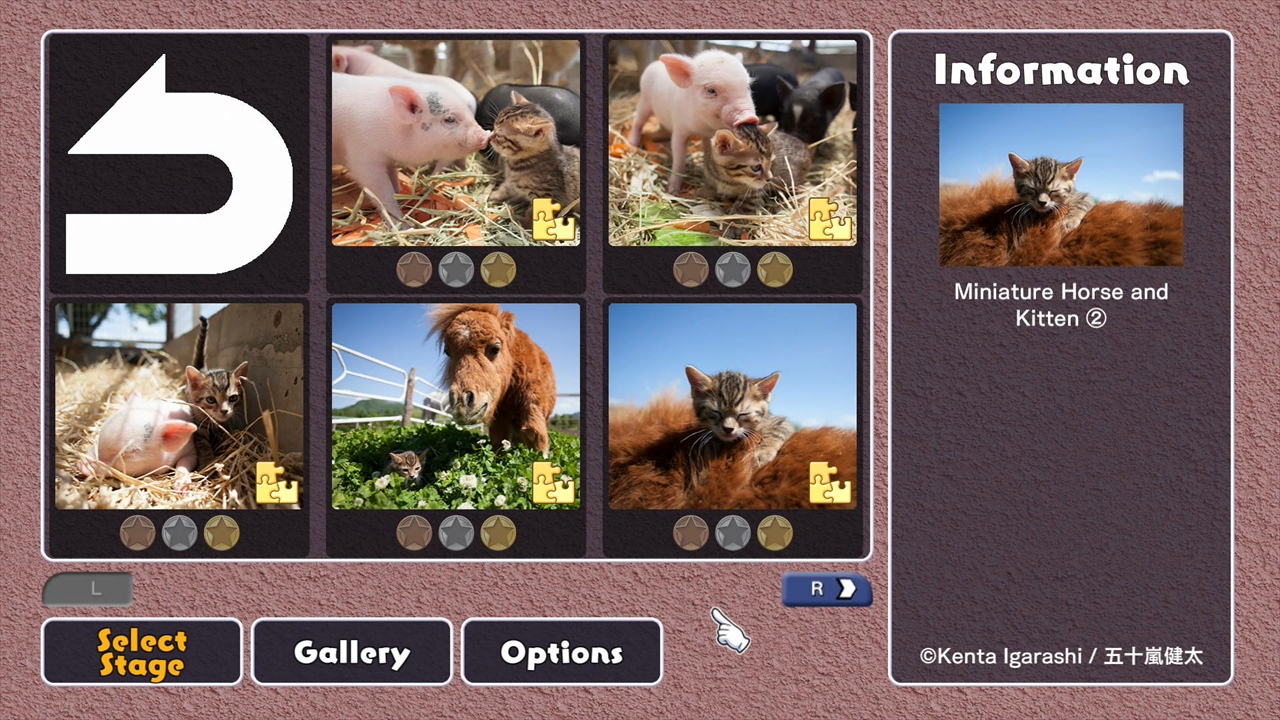1280x720 pixels.
Task: Click the Select Stage button
Action: 141,652
